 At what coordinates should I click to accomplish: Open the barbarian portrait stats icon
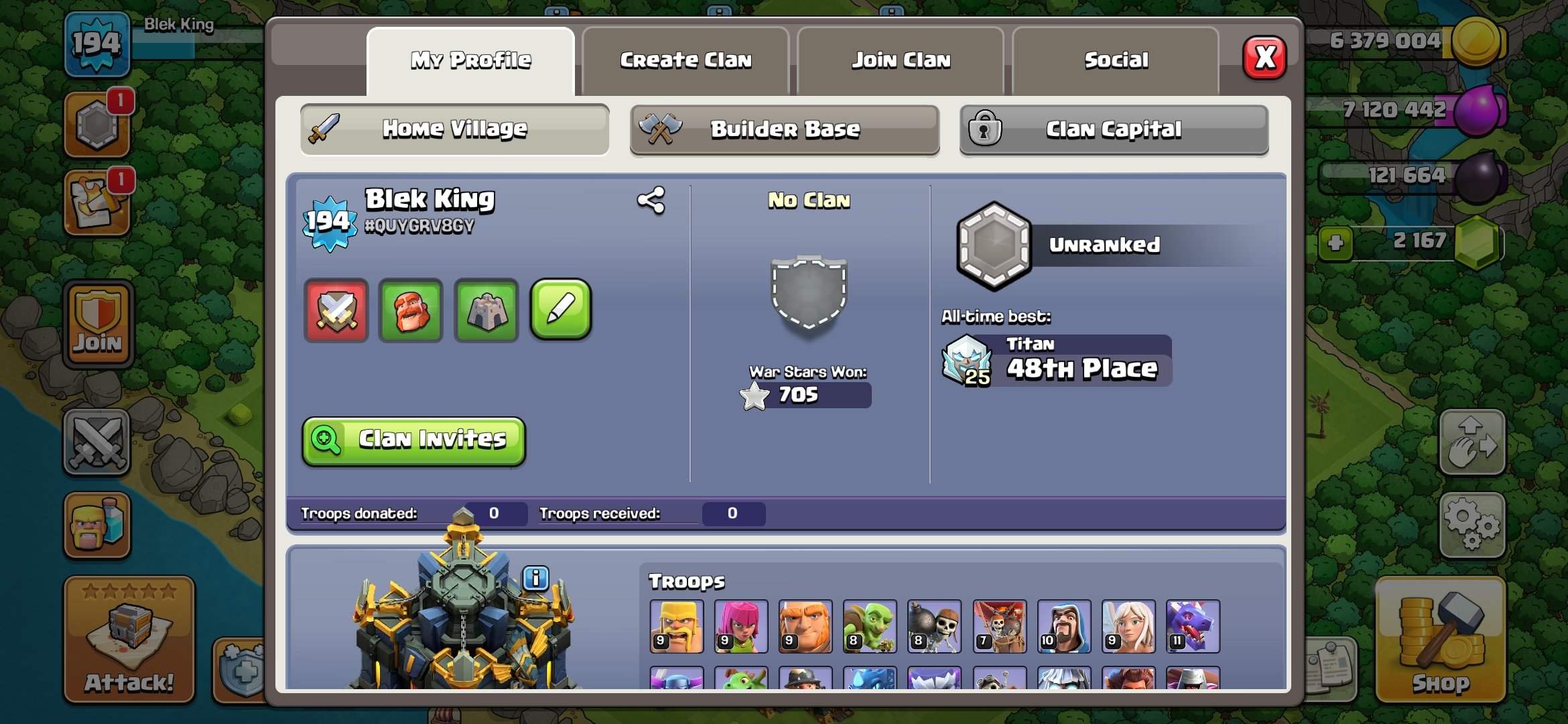point(411,309)
